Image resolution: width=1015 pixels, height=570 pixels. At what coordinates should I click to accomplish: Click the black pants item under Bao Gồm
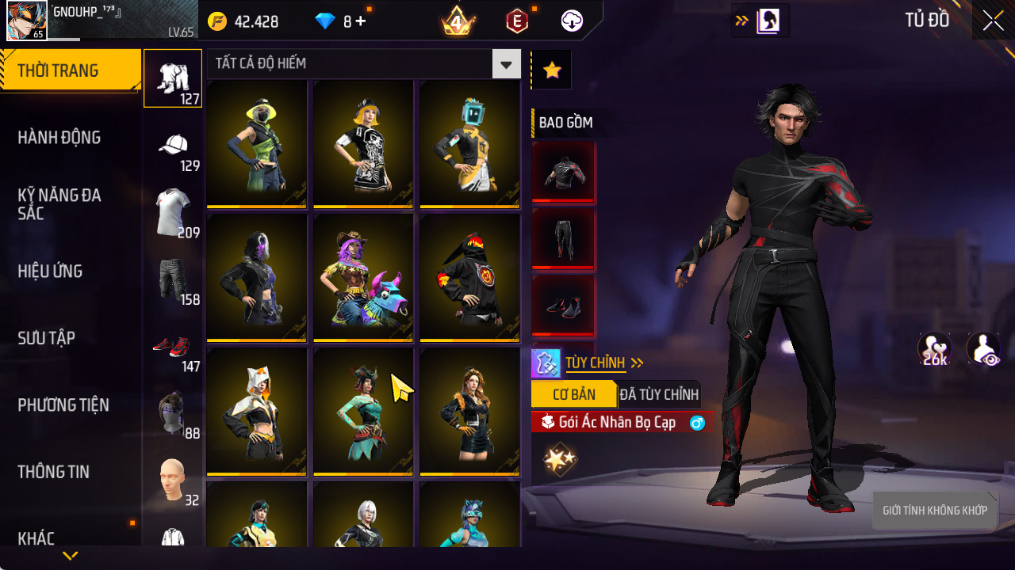pyautogui.click(x=563, y=240)
